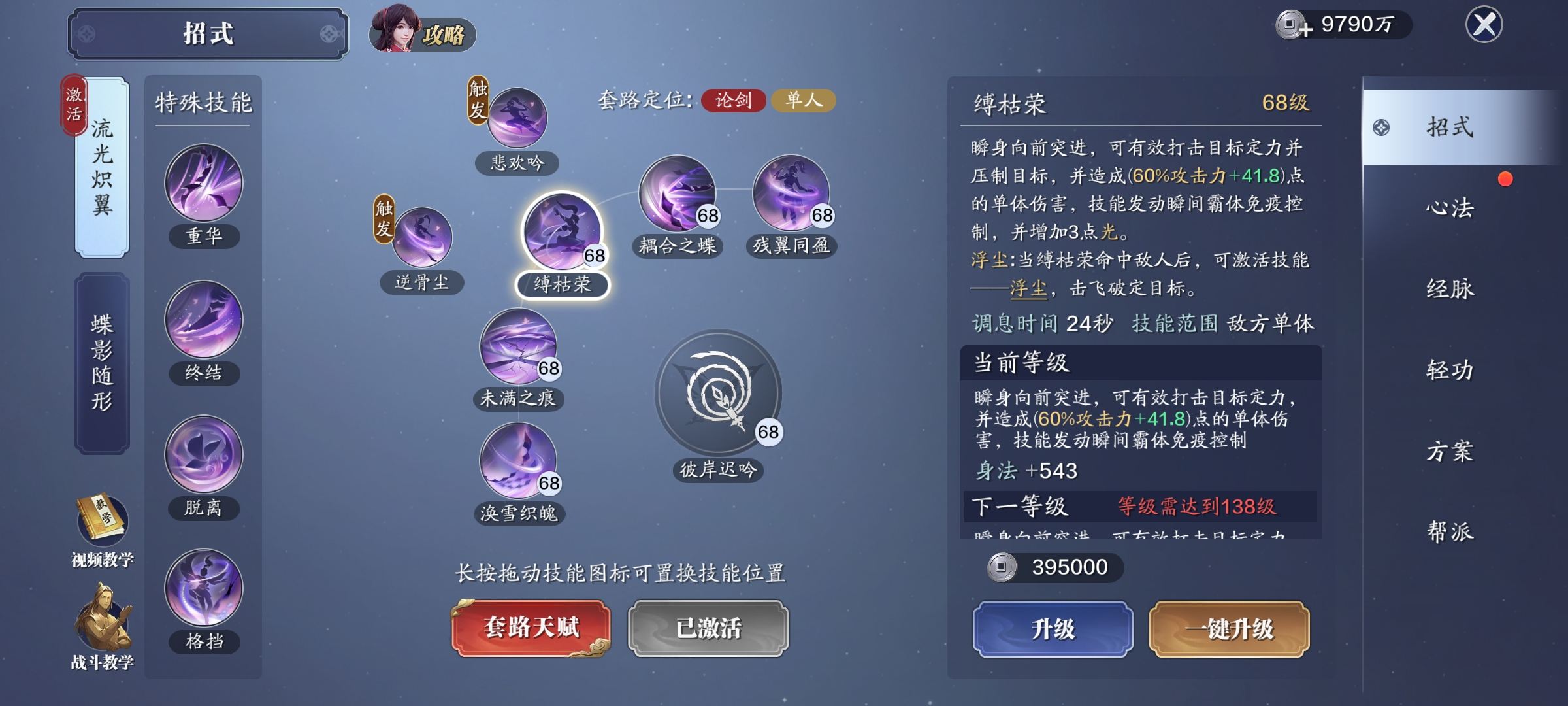The image size is (1568, 706).
Task: Choose the 彼岸迟吟 ultimate skill icon
Action: (x=718, y=394)
